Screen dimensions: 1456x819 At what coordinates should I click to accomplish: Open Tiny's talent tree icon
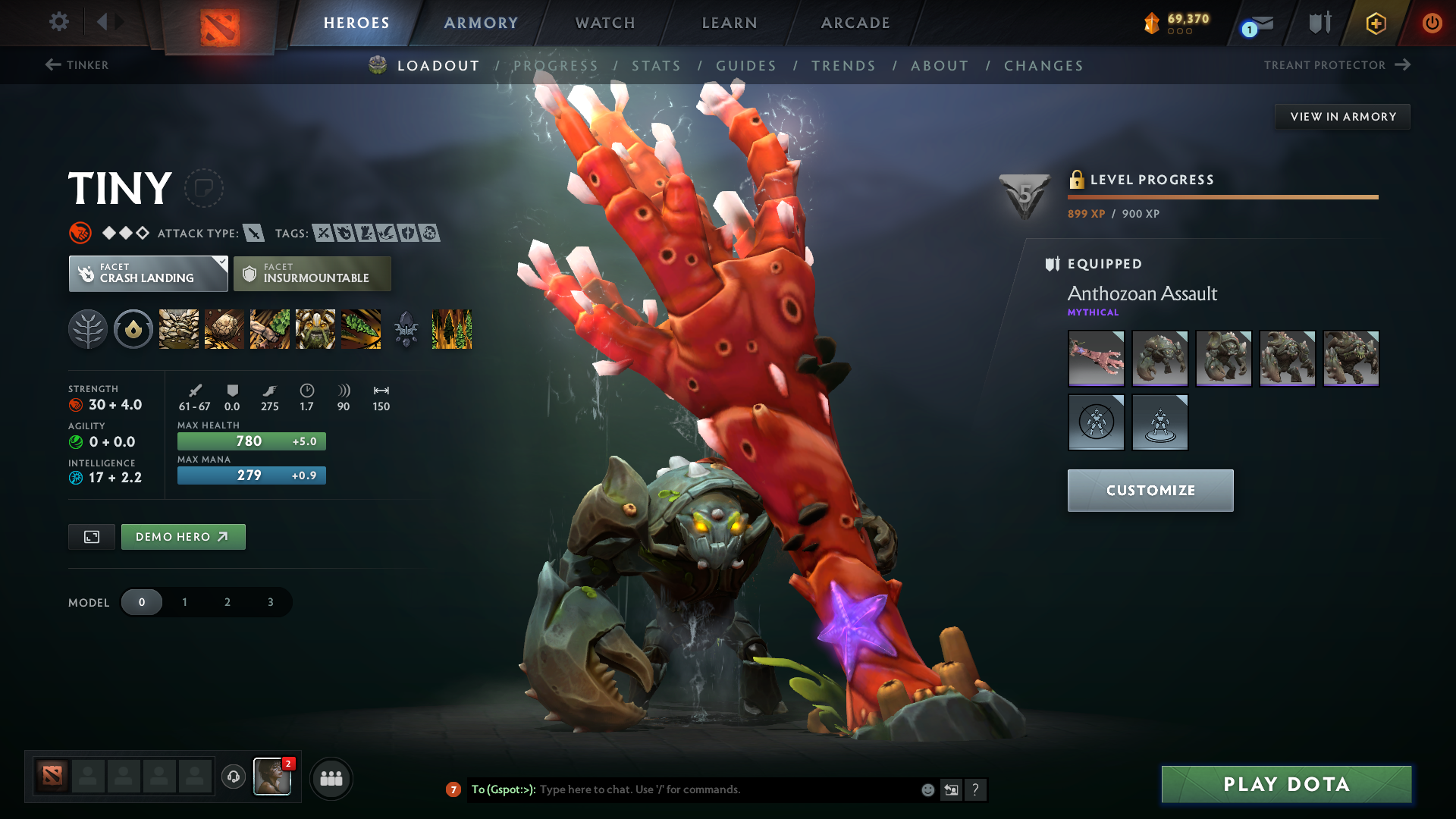pos(89,329)
